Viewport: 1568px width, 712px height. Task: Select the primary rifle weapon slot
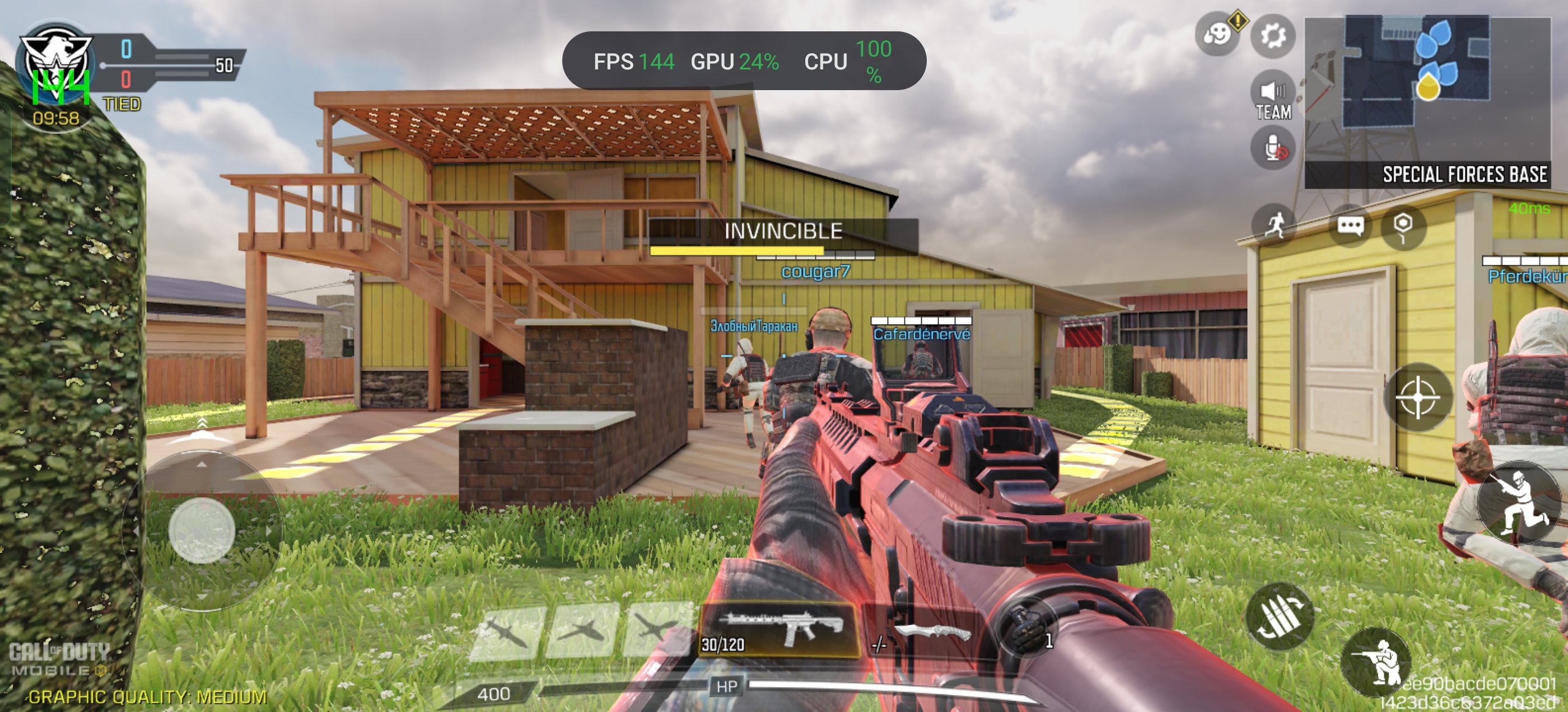pyautogui.click(x=779, y=630)
